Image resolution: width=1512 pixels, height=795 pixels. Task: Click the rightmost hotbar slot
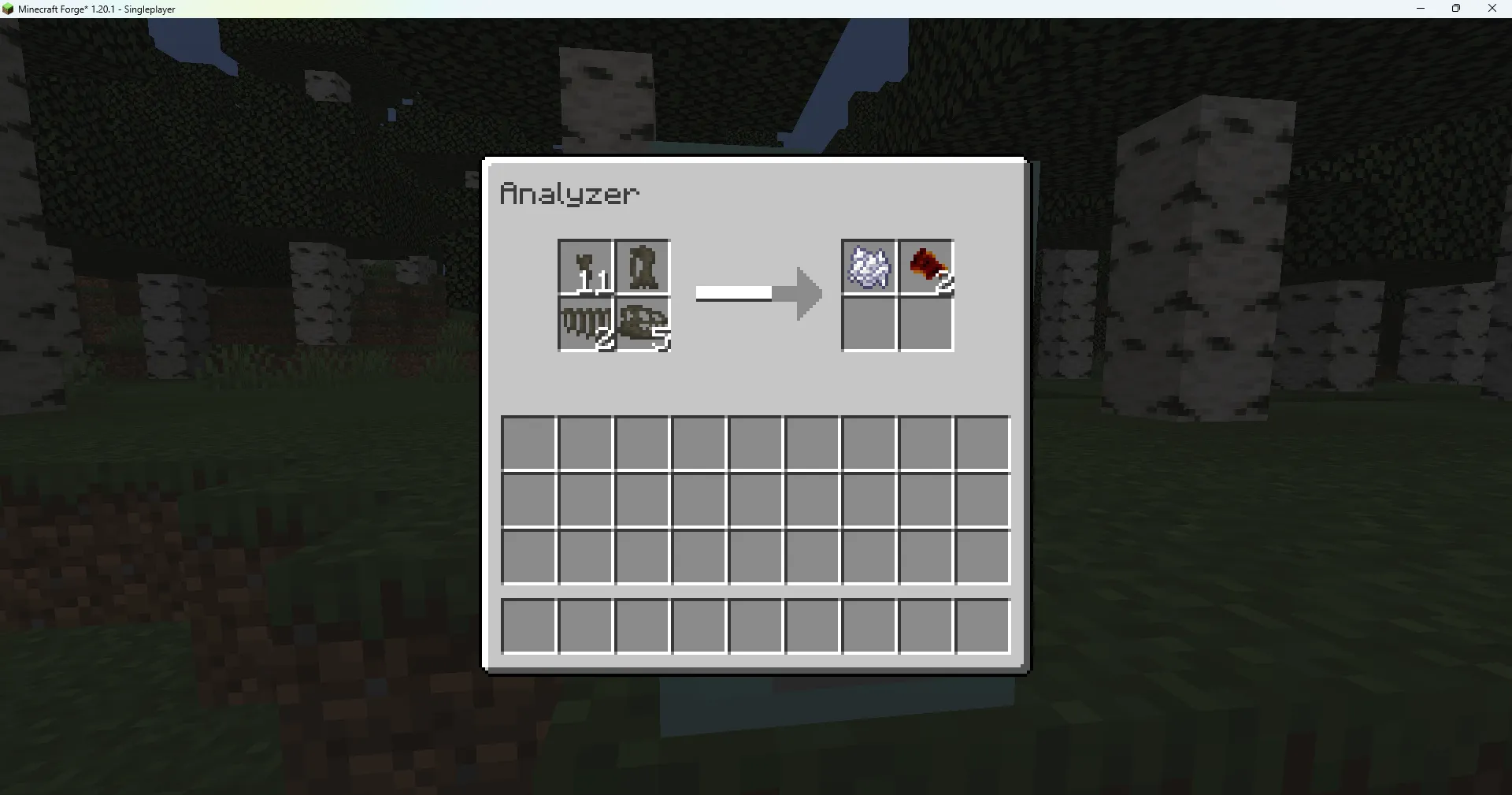(x=982, y=626)
